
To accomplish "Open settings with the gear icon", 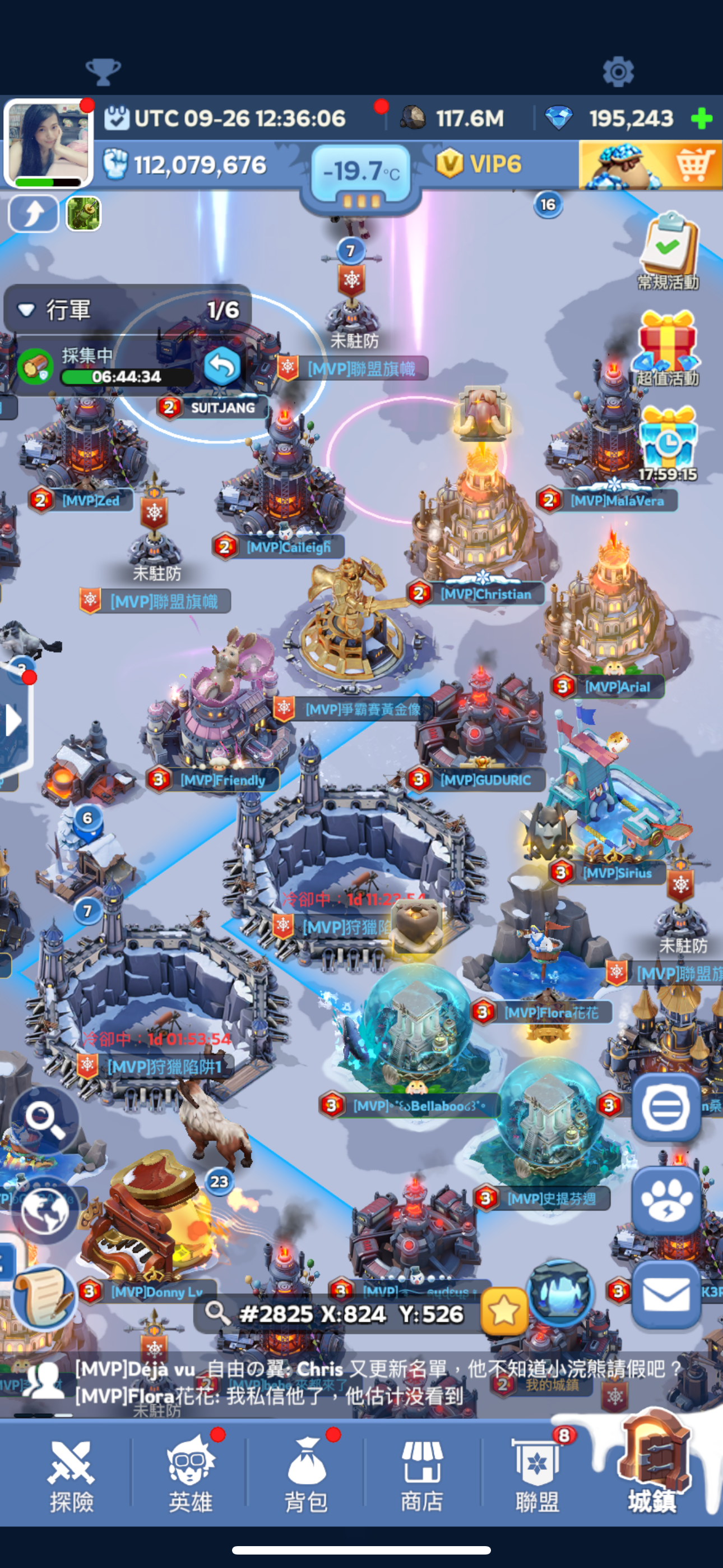I will tap(618, 72).
